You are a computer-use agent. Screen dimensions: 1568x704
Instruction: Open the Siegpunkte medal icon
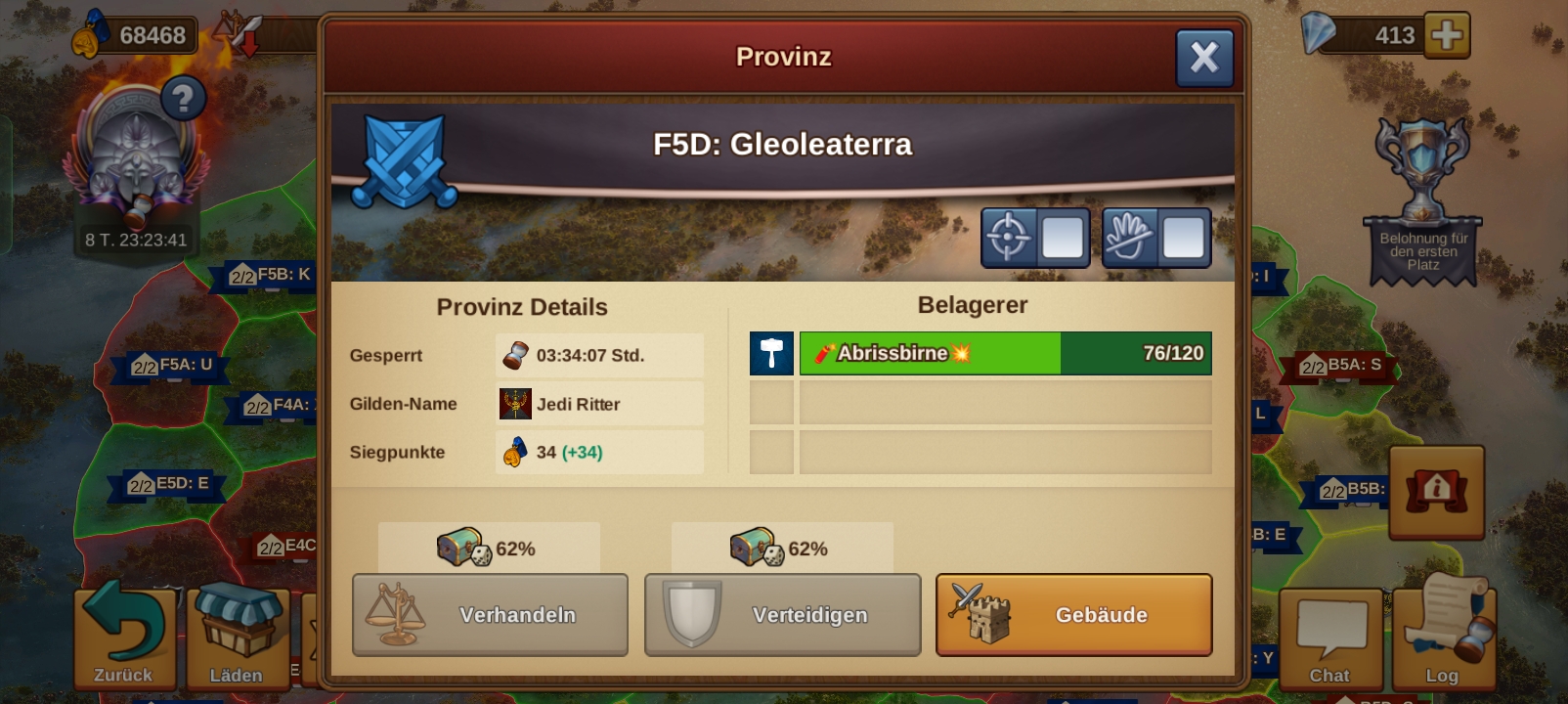[513, 452]
